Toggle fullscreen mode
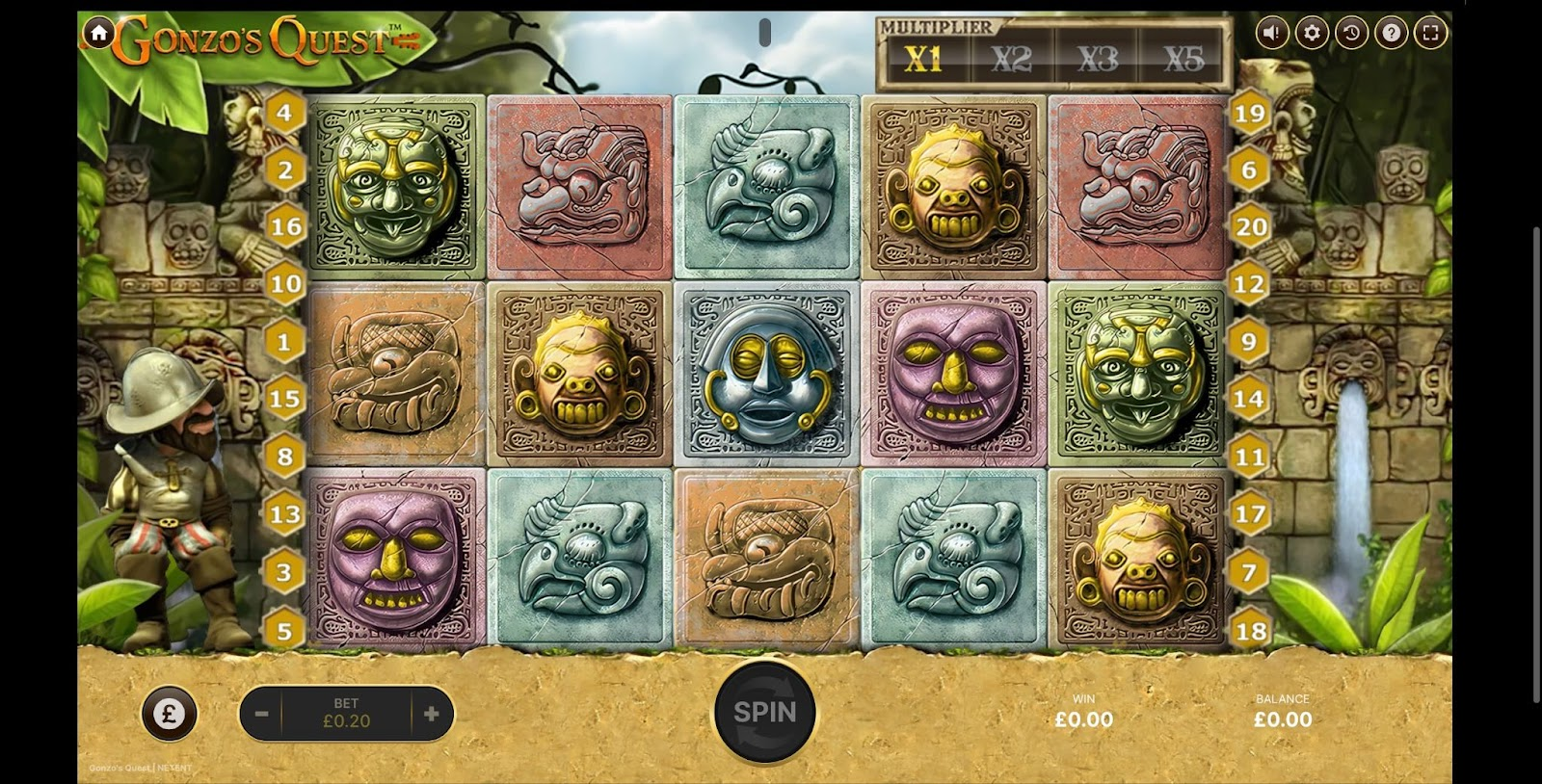Screen dimensions: 1542x784 [1431, 33]
